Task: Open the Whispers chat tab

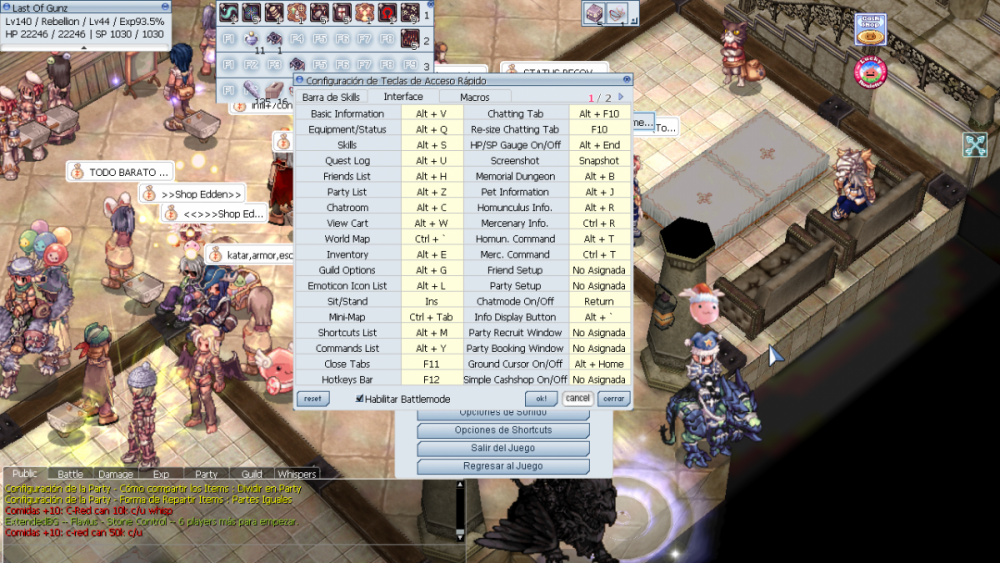Action: pyautogui.click(x=296, y=474)
